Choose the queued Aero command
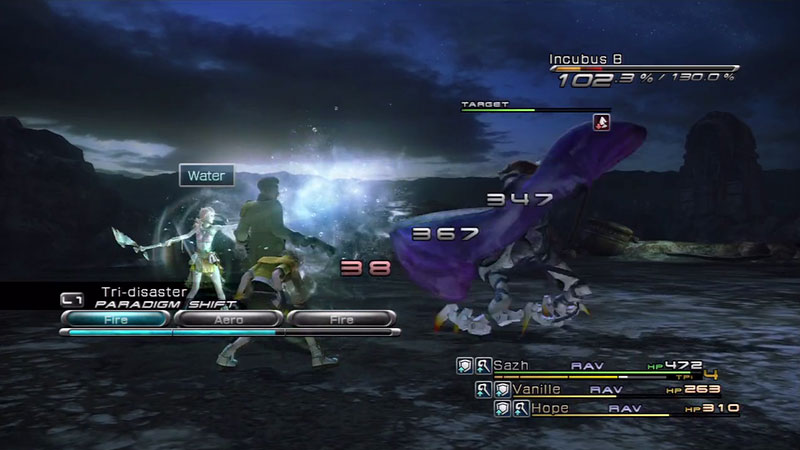Screen dimensions: 800x450 pos(229,319)
